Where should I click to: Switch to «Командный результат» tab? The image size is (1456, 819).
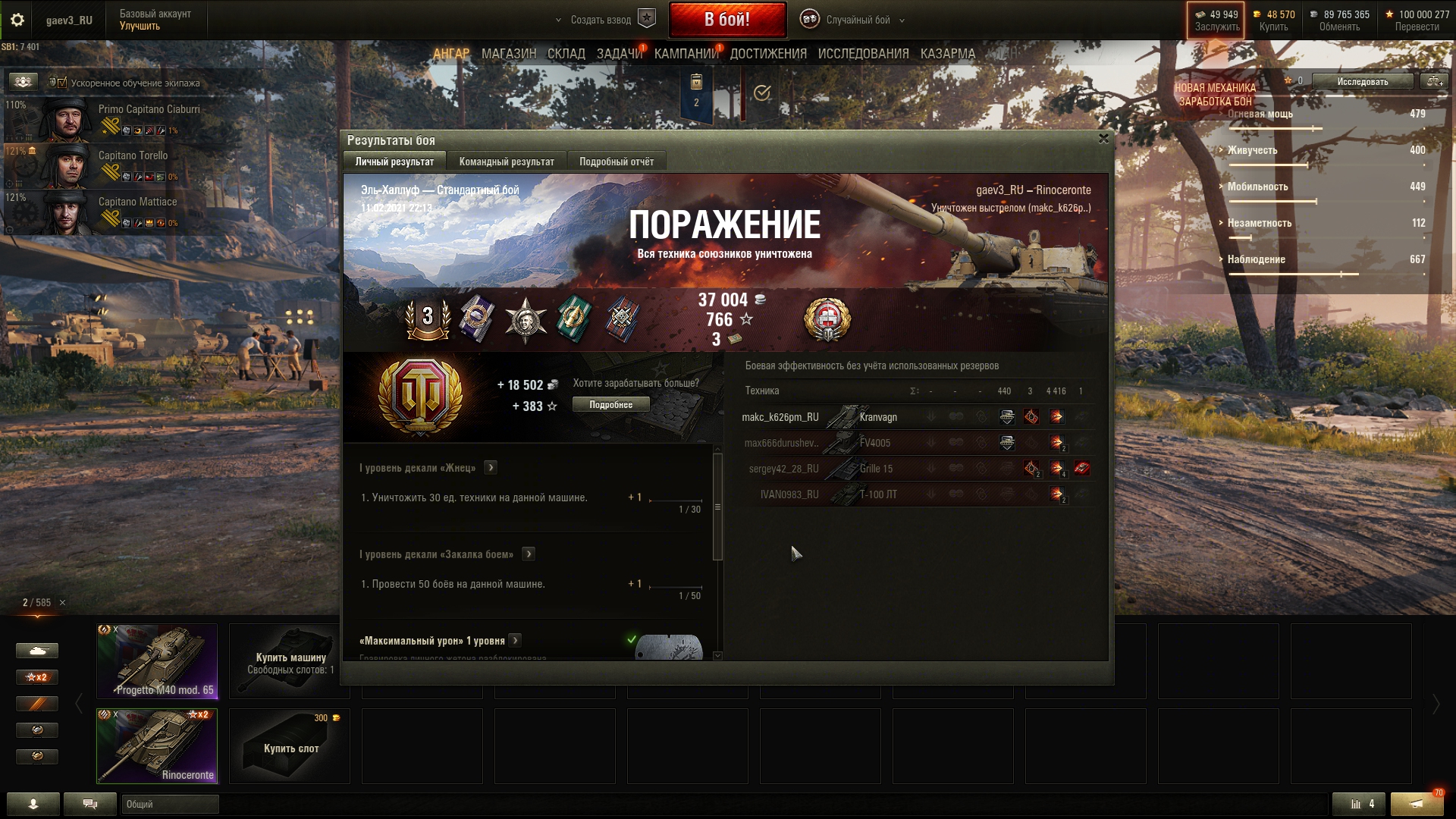[506, 162]
